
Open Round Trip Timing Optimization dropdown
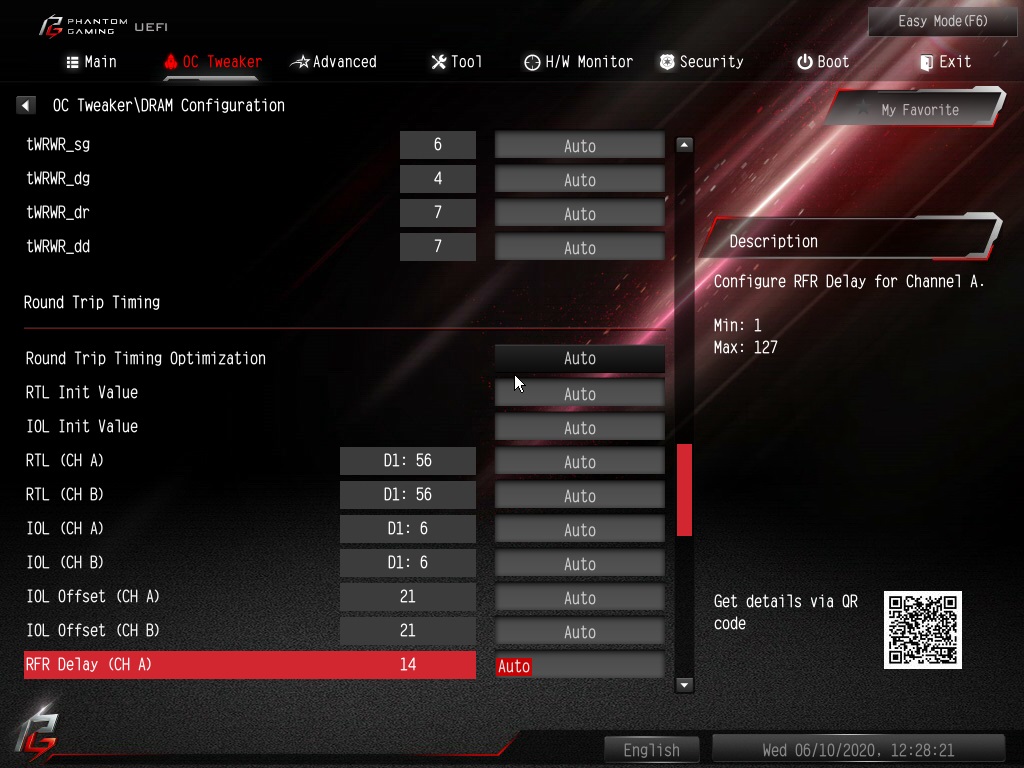point(580,359)
